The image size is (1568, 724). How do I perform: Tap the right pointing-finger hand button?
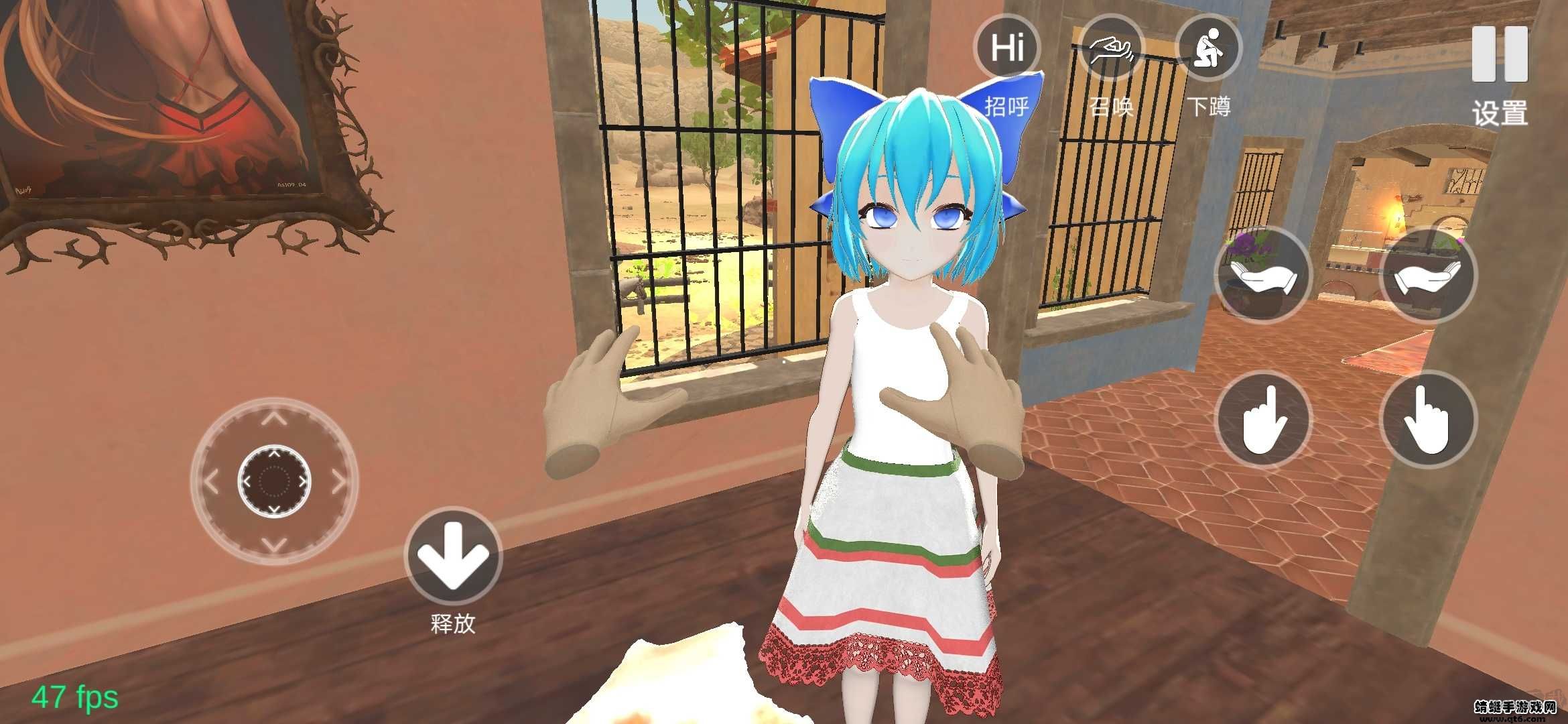click(x=1428, y=420)
